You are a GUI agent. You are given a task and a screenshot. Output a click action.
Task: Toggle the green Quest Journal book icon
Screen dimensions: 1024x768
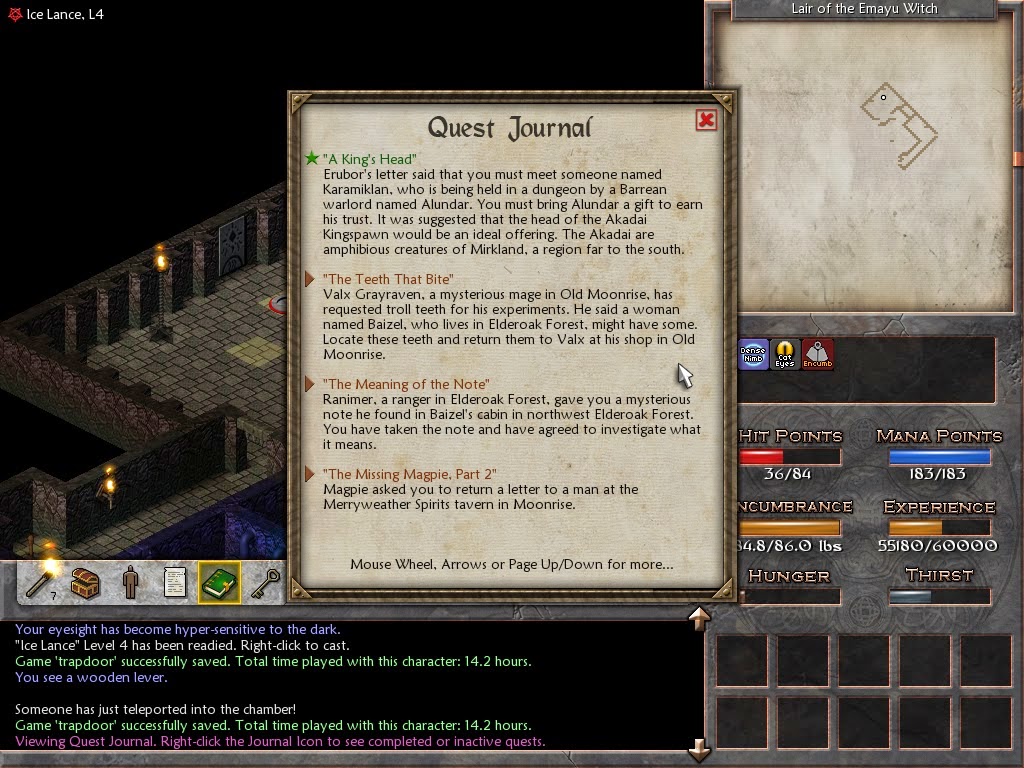219,582
